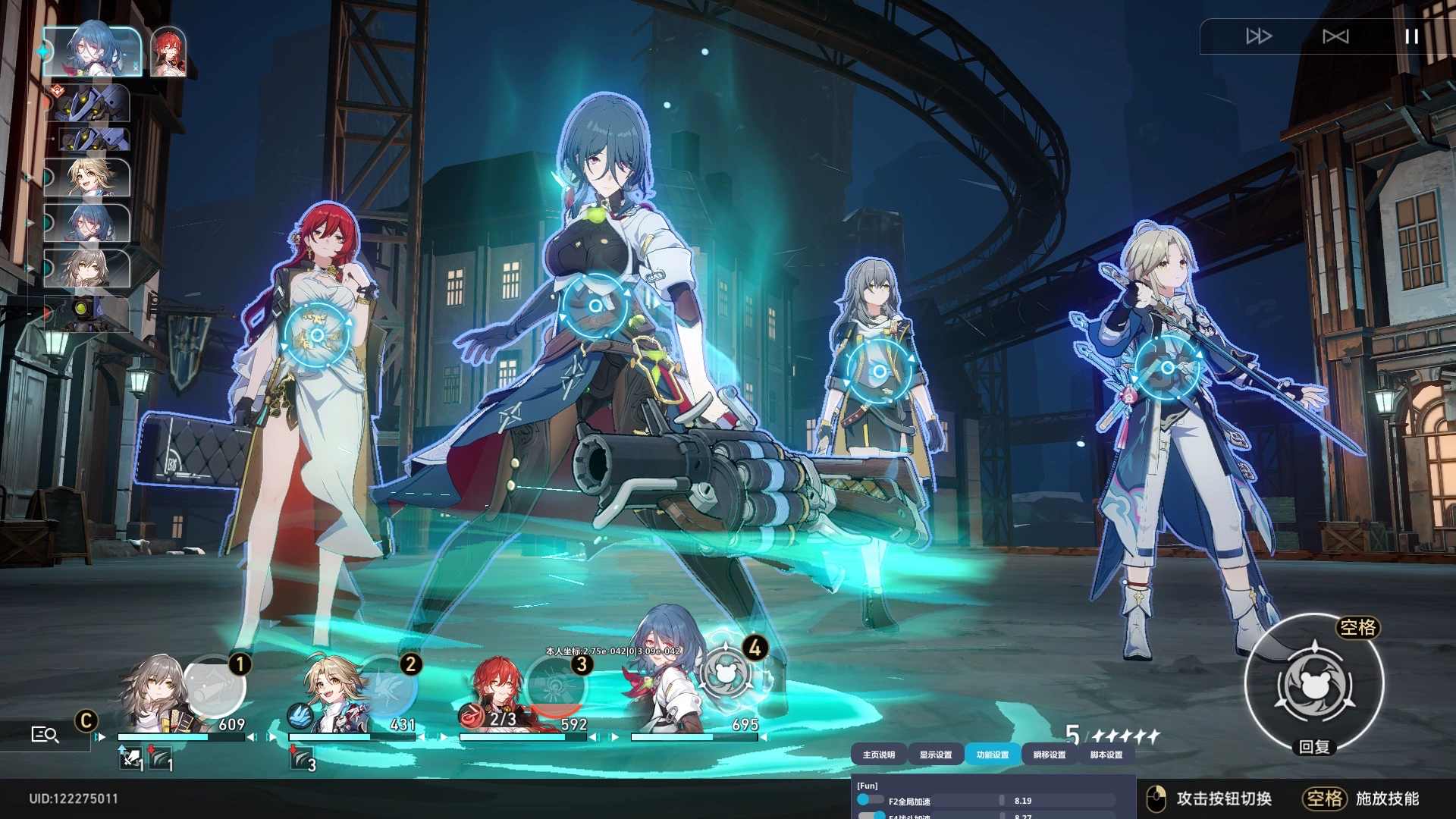Toggle the F2全局加速 switch
Screen dimensions: 1456x819
point(870,800)
